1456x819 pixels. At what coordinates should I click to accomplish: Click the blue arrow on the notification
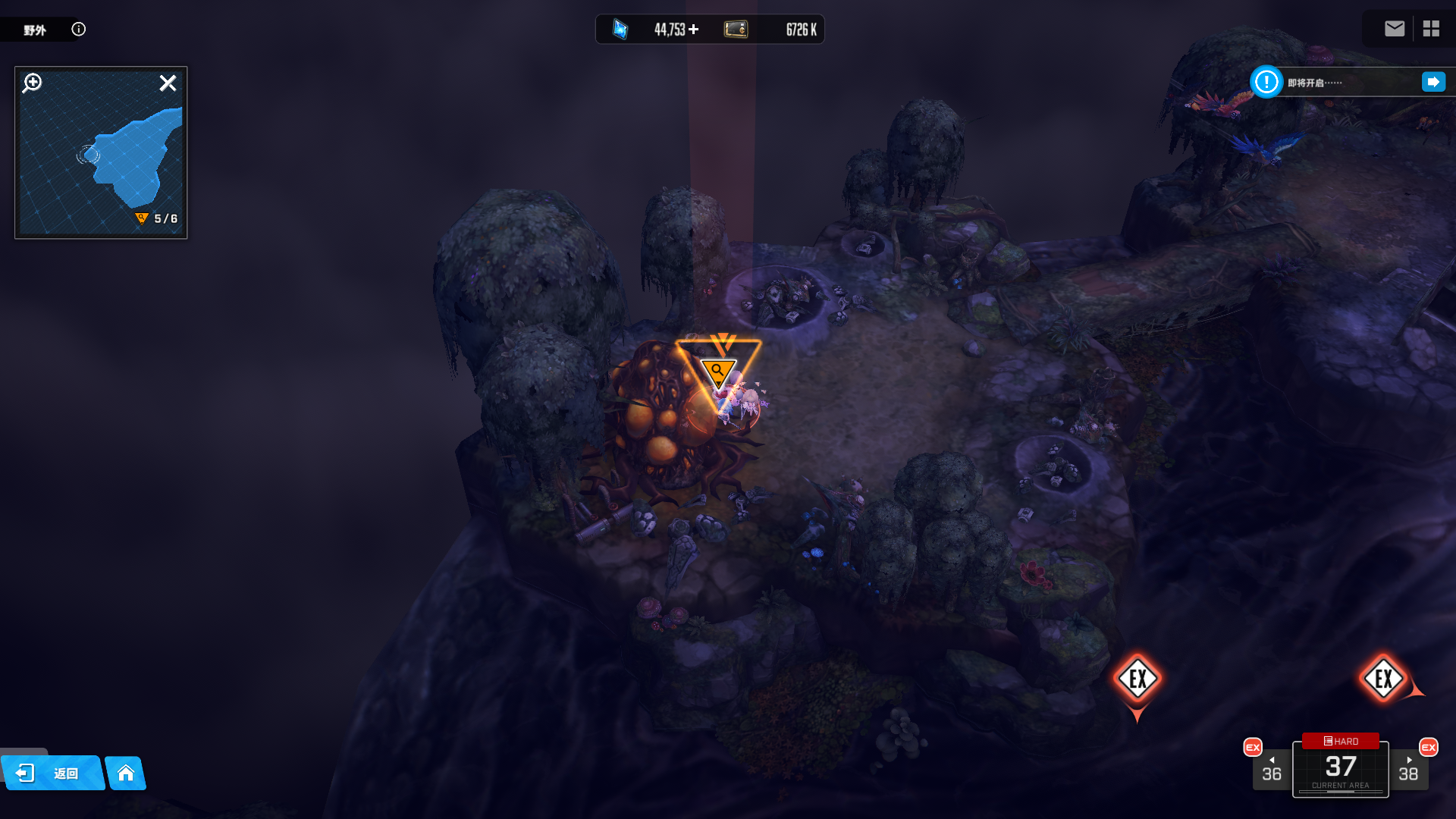click(1433, 82)
